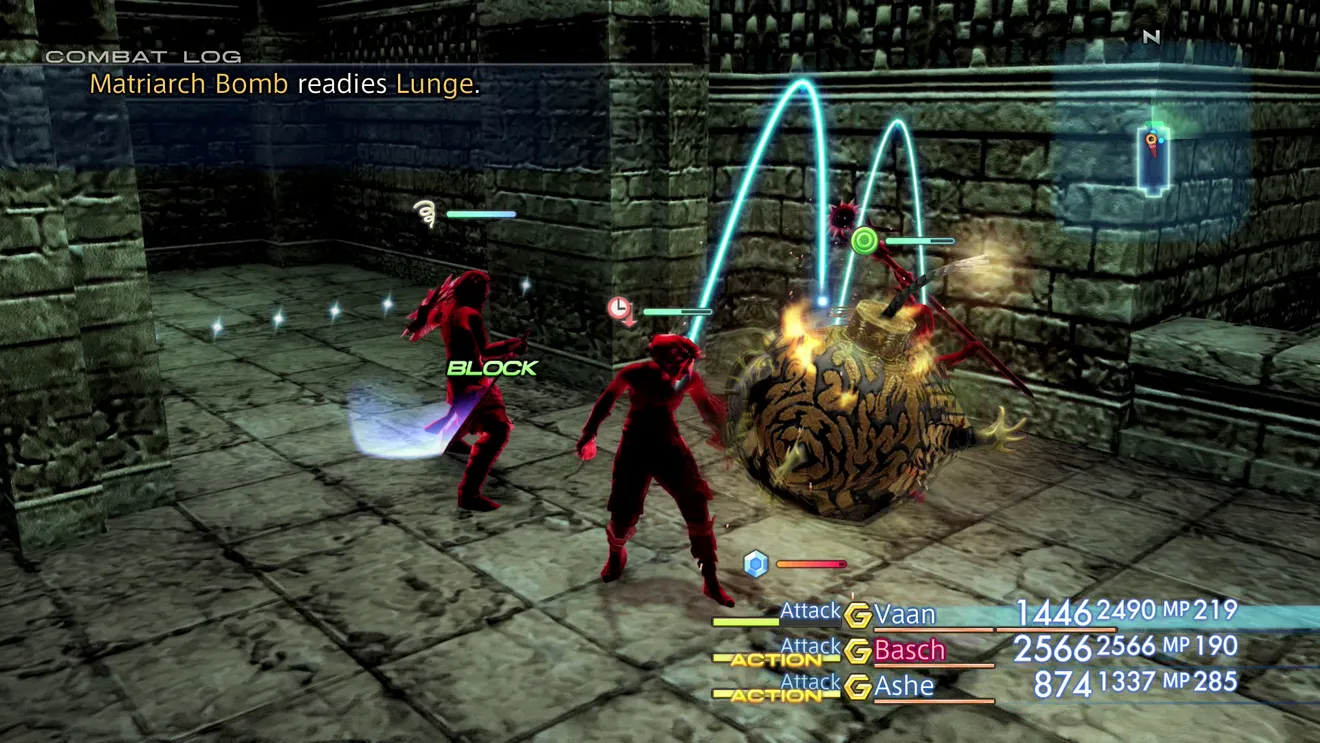Choose Basch's name in the party panel
The width and height of the screenshot is (1320, 743).
(909, 650)
